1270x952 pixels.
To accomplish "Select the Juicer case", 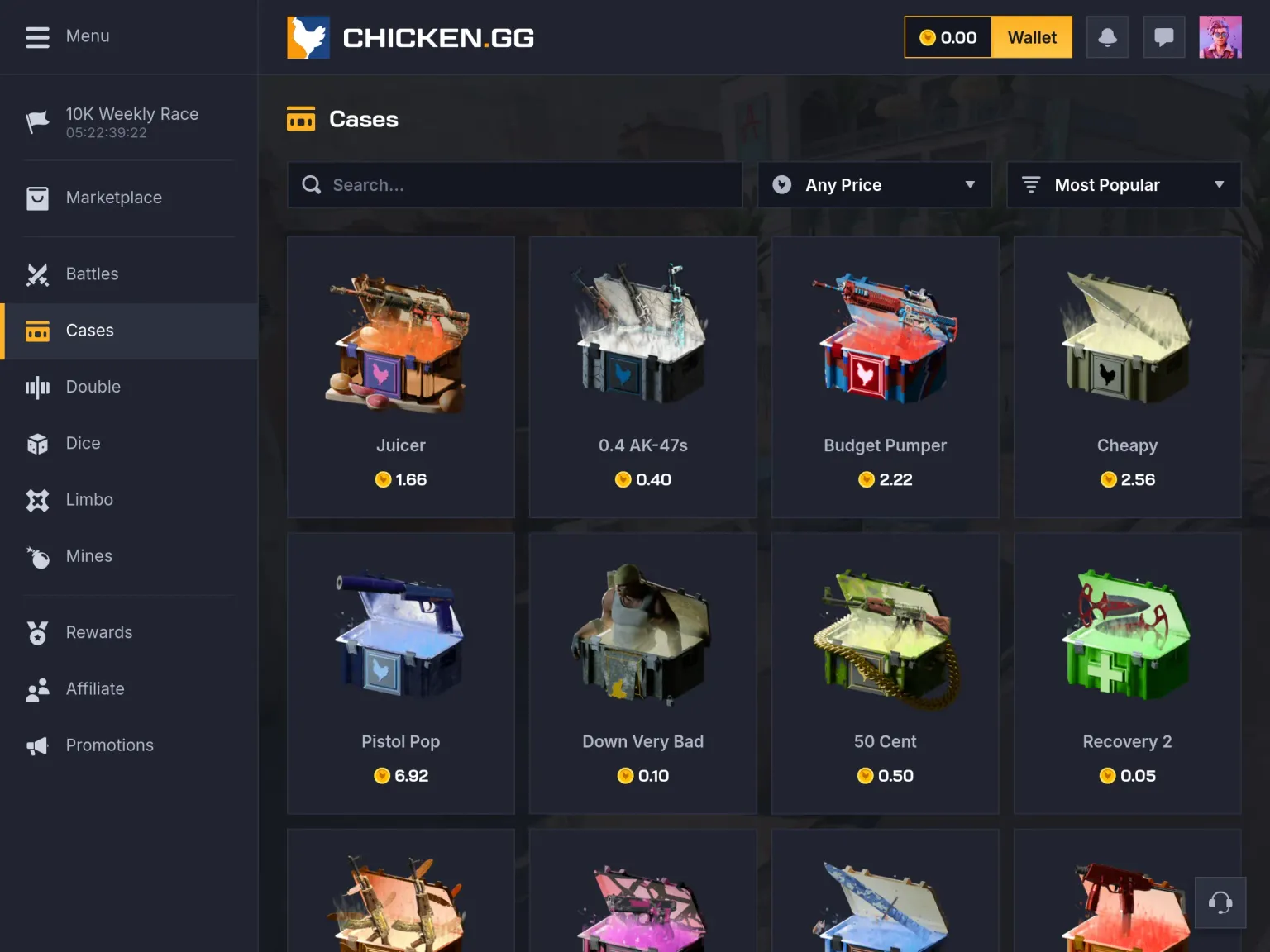I will [x=401, y=377].
